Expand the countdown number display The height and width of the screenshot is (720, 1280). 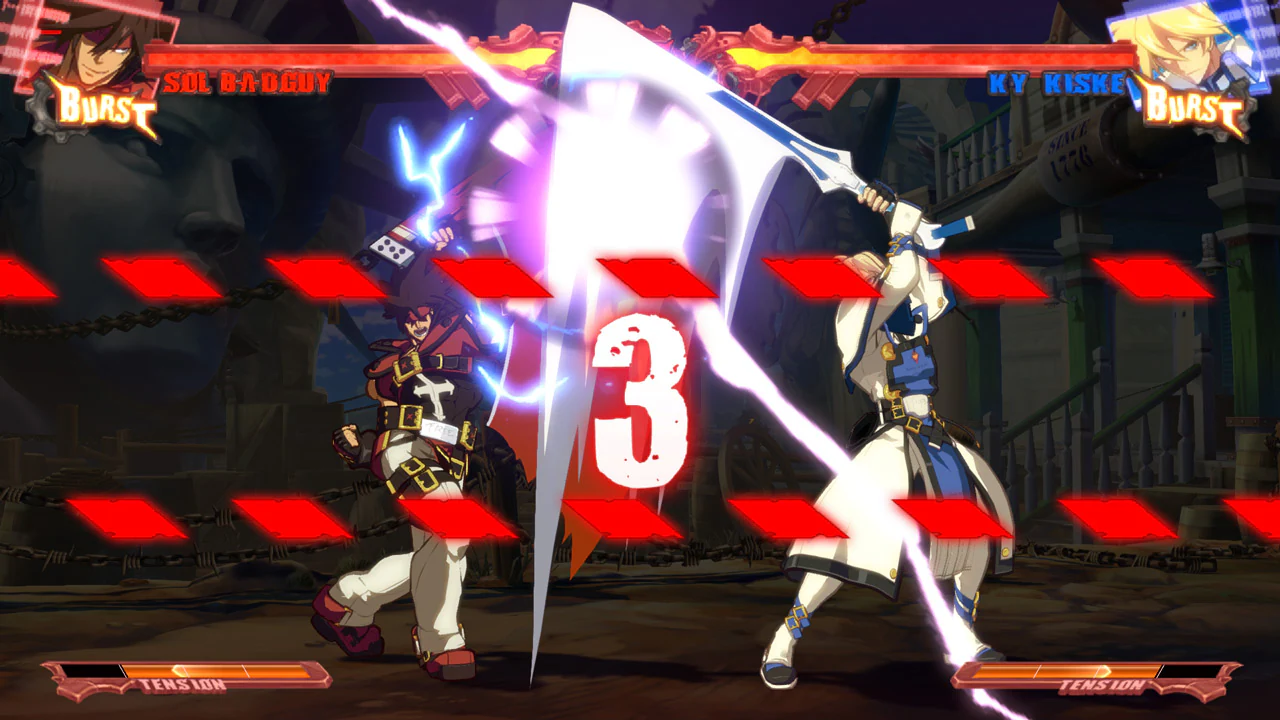pyautogui.click(x=640, y=400)
